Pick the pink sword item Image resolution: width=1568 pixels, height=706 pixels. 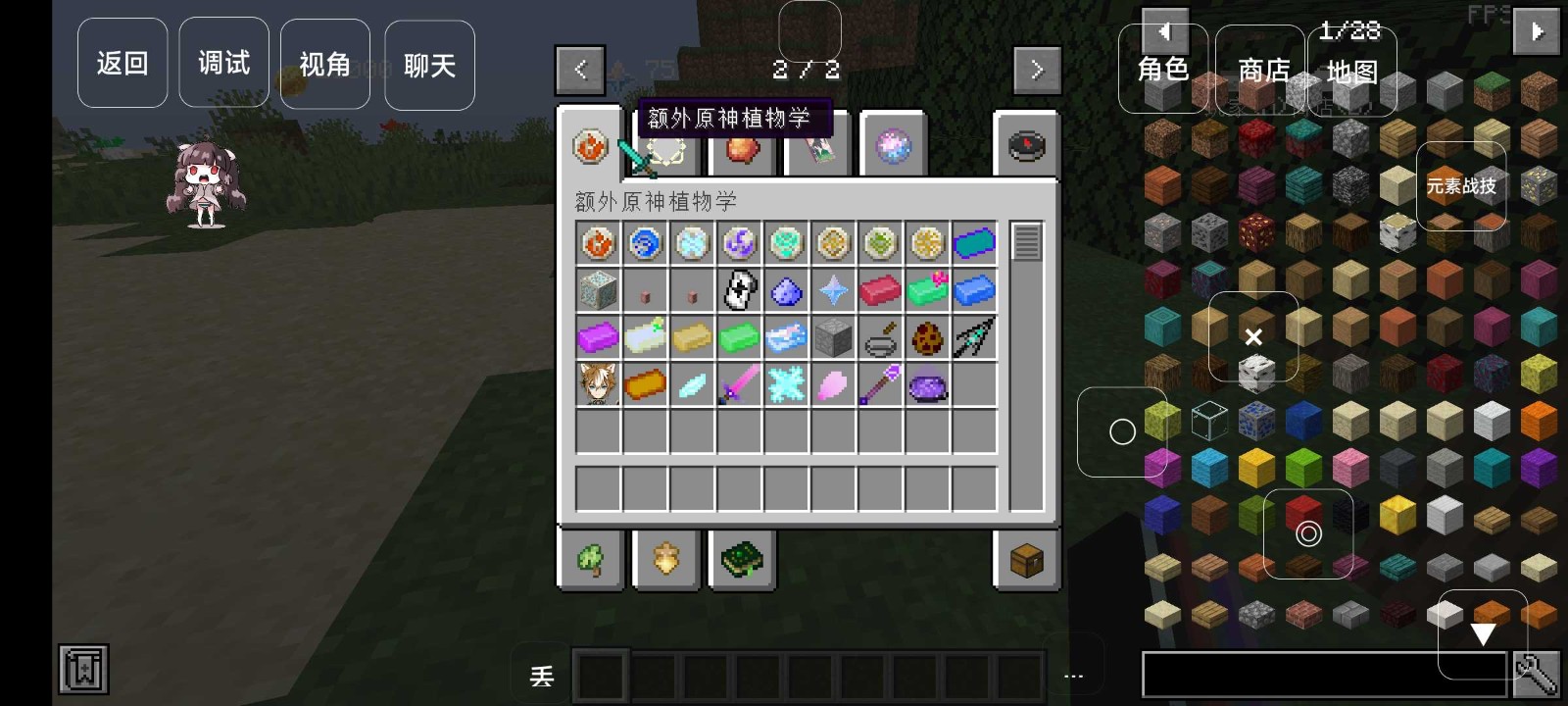[x=739, y=384]
